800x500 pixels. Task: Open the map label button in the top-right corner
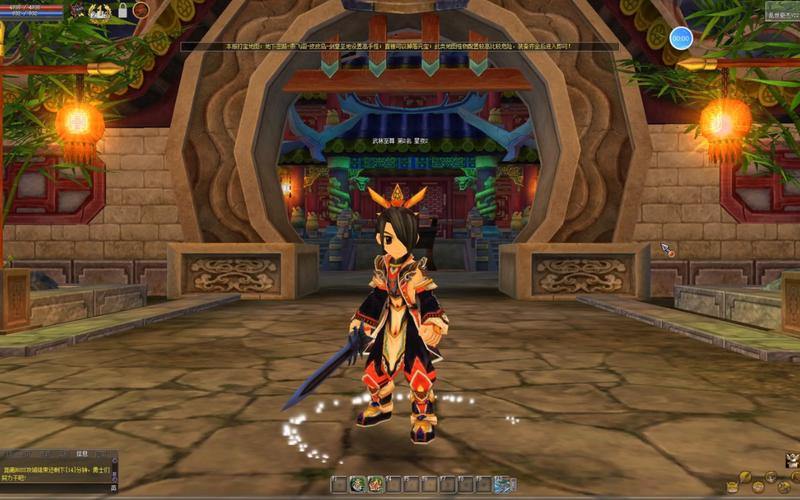pos(781,12)
